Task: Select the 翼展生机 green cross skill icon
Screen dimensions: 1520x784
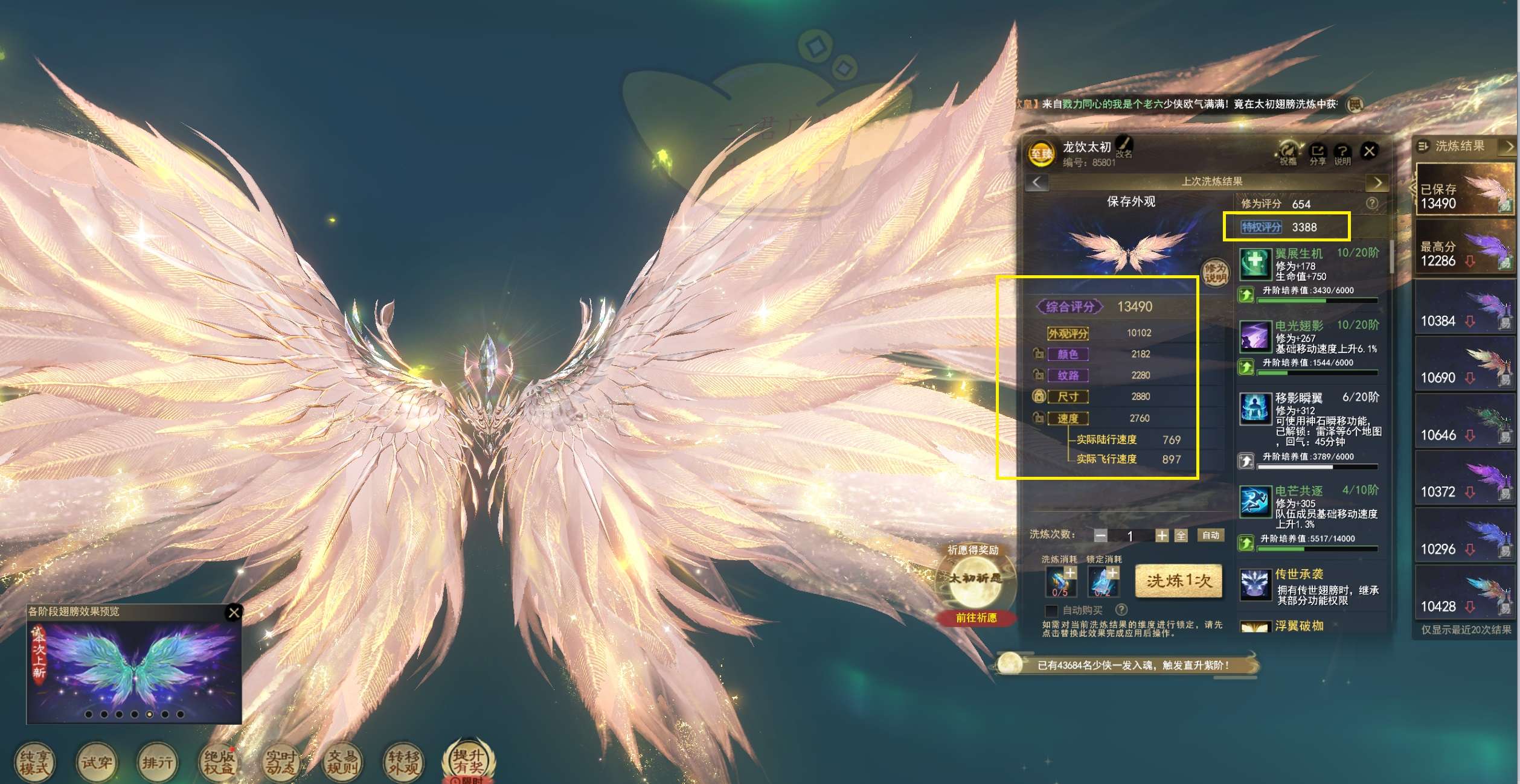Action: click(x=1255, y=263)
